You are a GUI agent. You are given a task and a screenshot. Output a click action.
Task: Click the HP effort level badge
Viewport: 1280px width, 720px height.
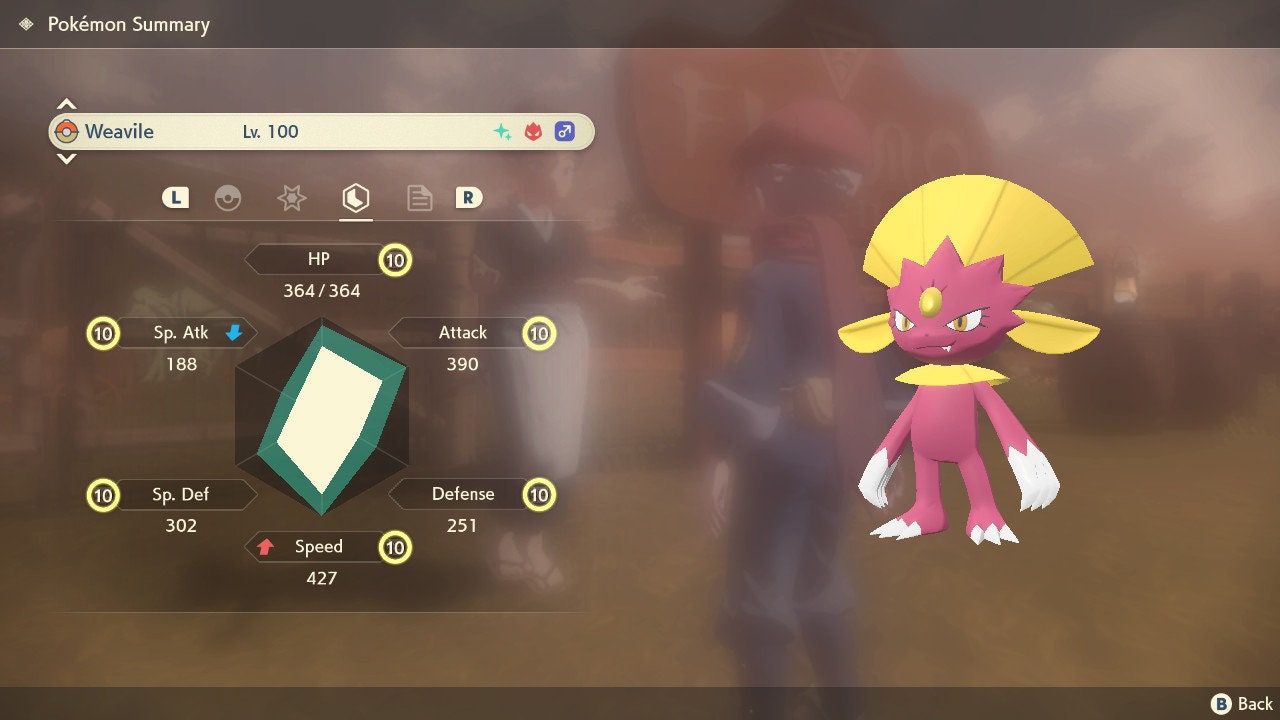coord(394,258)
